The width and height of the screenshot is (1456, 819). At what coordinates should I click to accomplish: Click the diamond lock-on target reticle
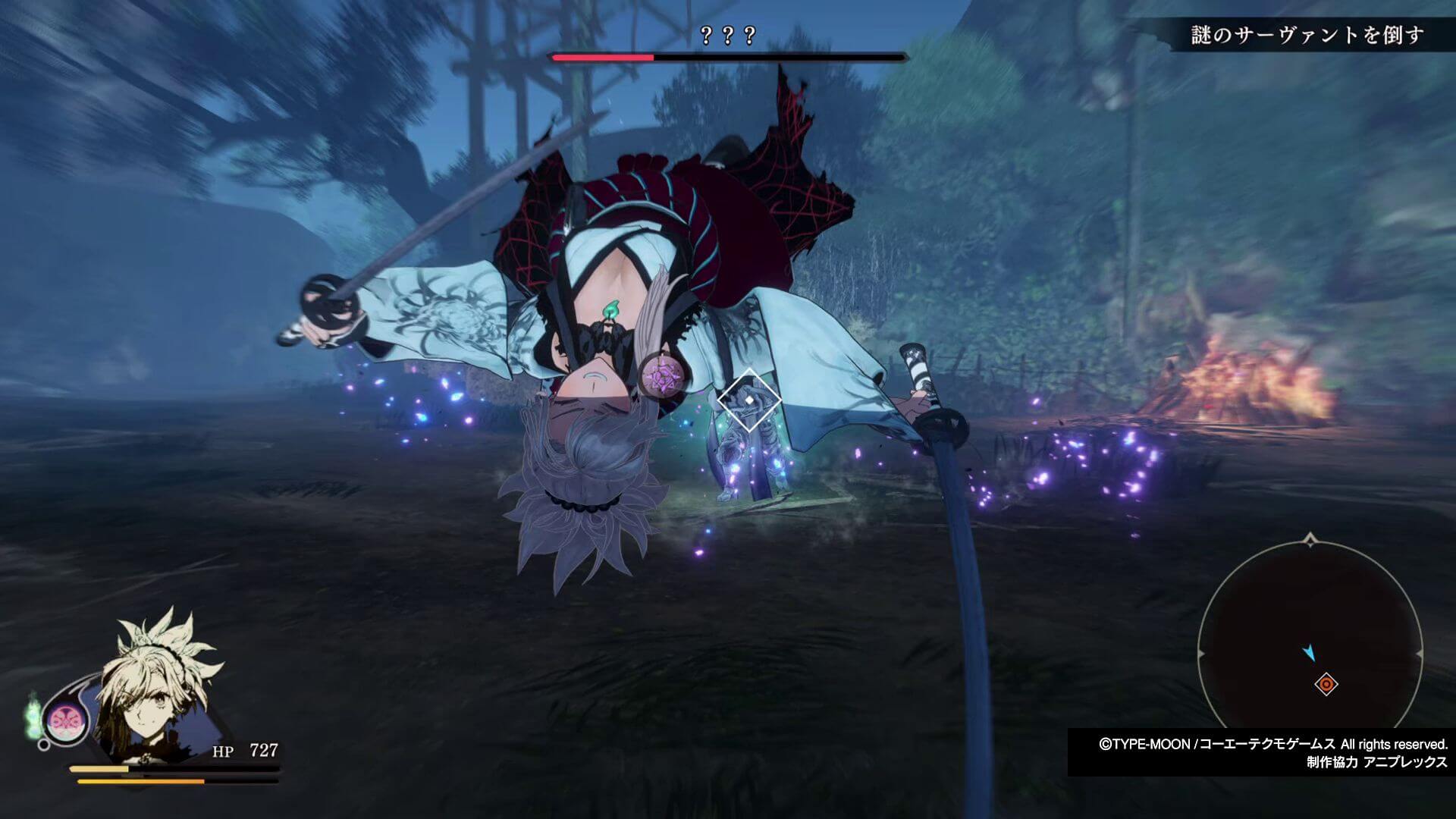(749, 400)
